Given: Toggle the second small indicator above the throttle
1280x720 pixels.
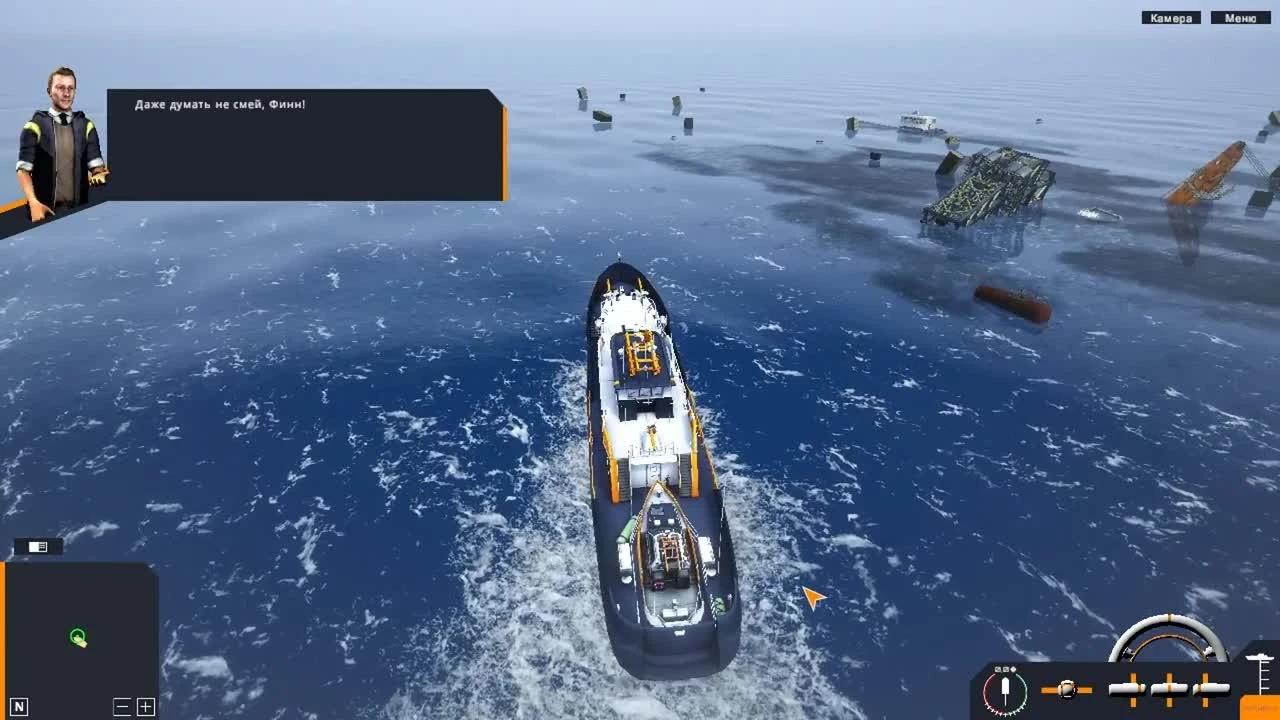Looking at the screenshot, I should 1005,670.
